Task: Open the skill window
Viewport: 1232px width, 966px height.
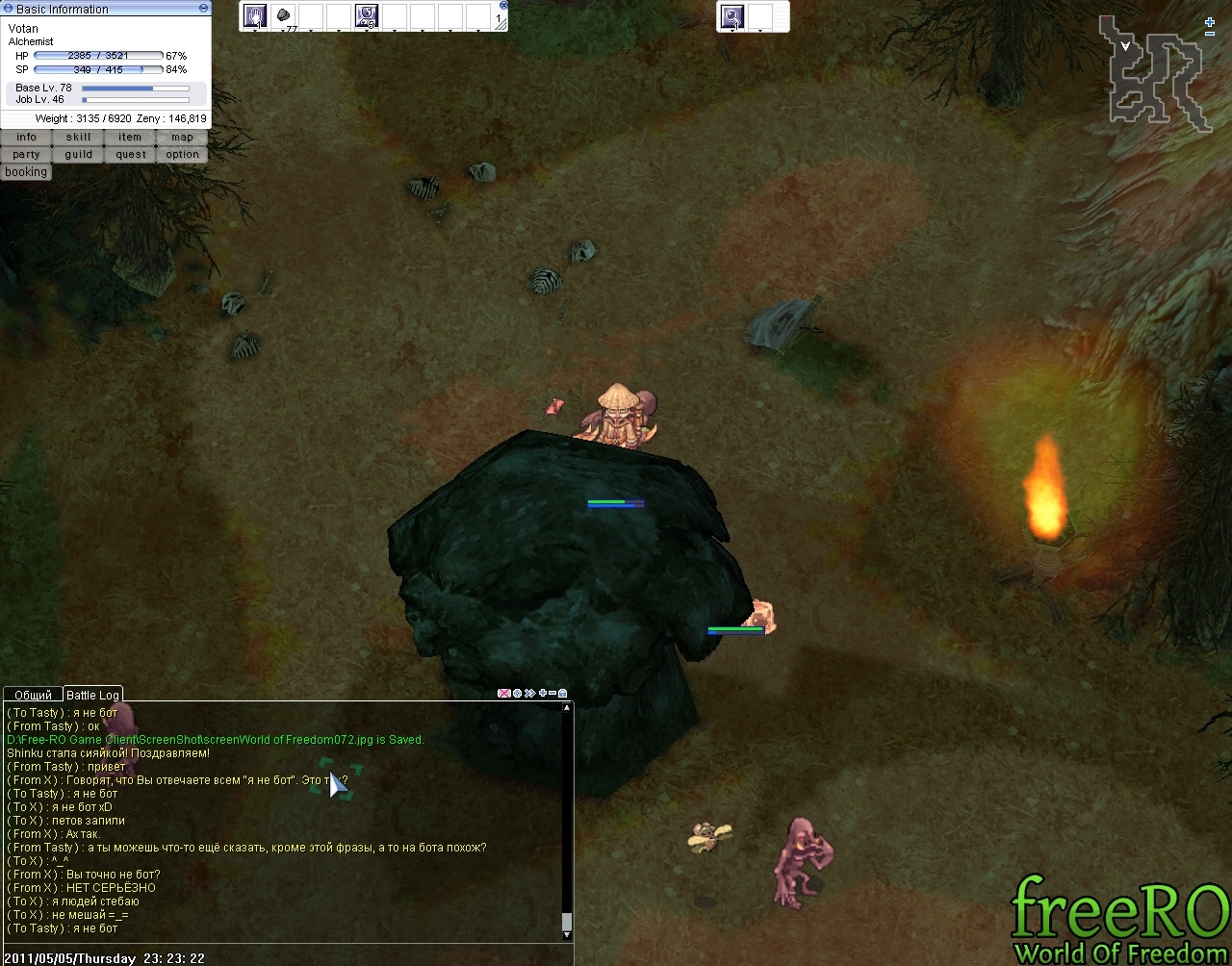Action: pos(78,138)
